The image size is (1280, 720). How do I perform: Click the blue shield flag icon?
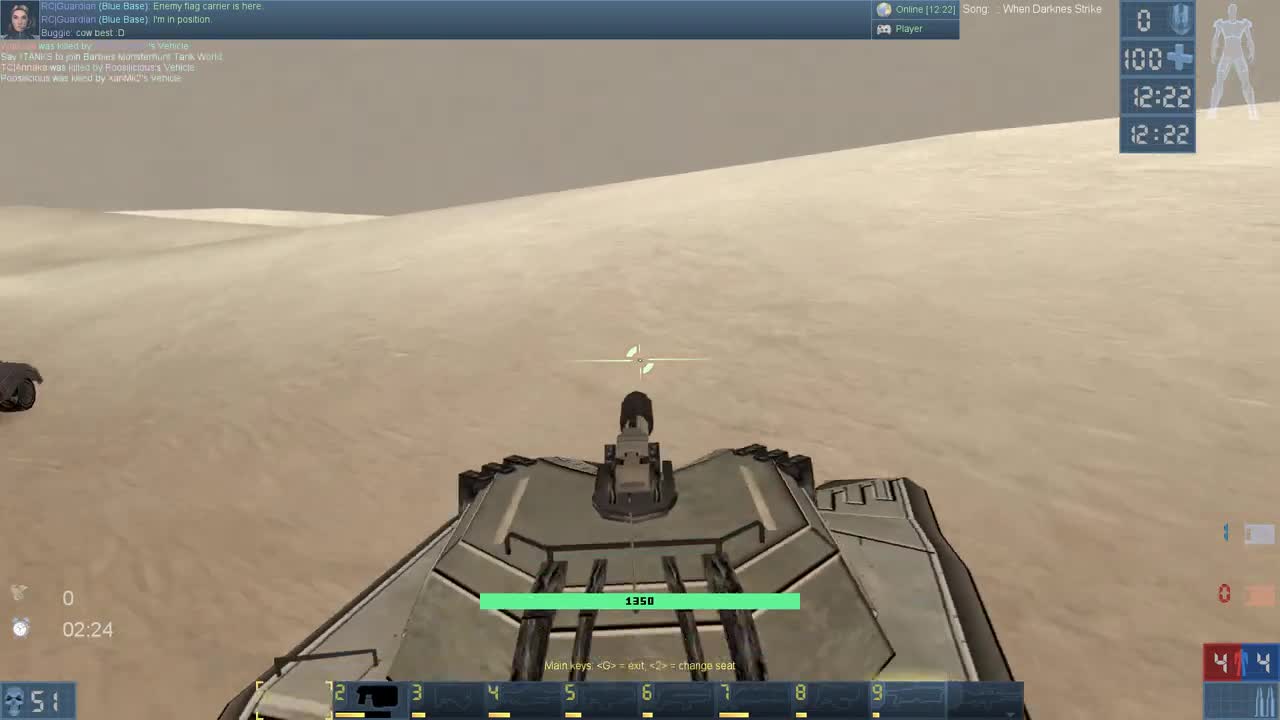point(1180,19)
